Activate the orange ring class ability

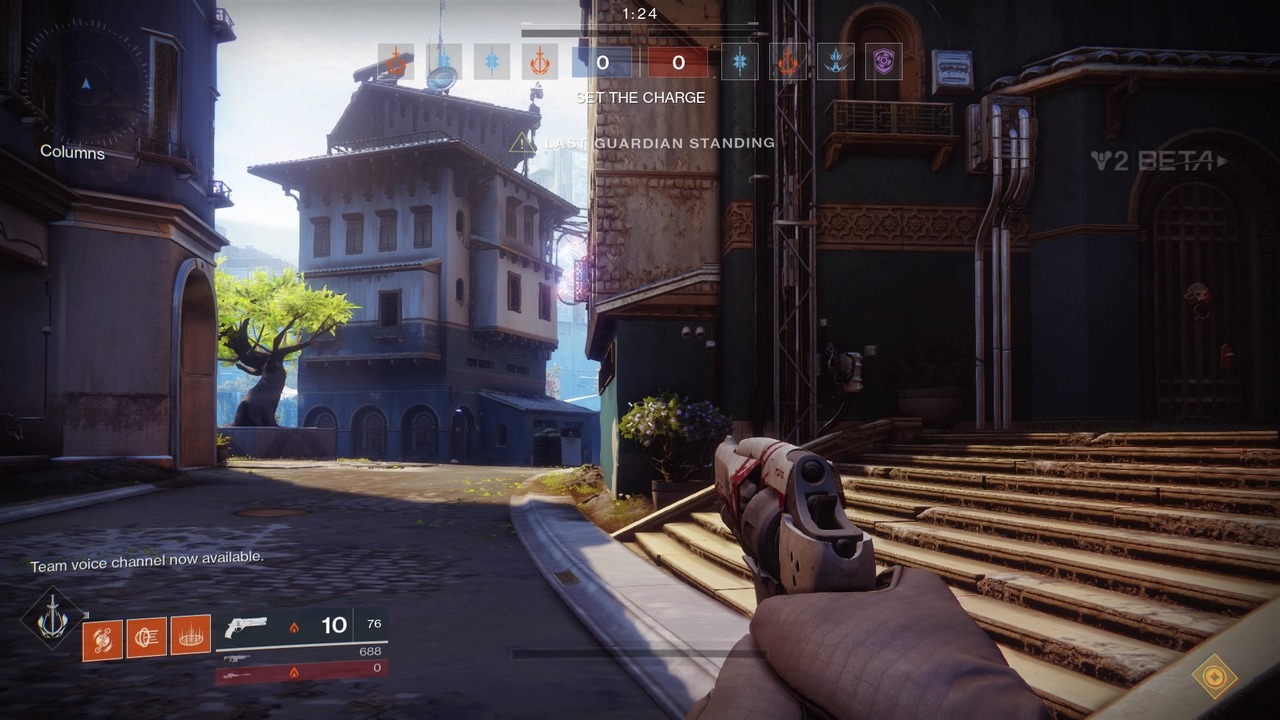click(x=190, y=635)
